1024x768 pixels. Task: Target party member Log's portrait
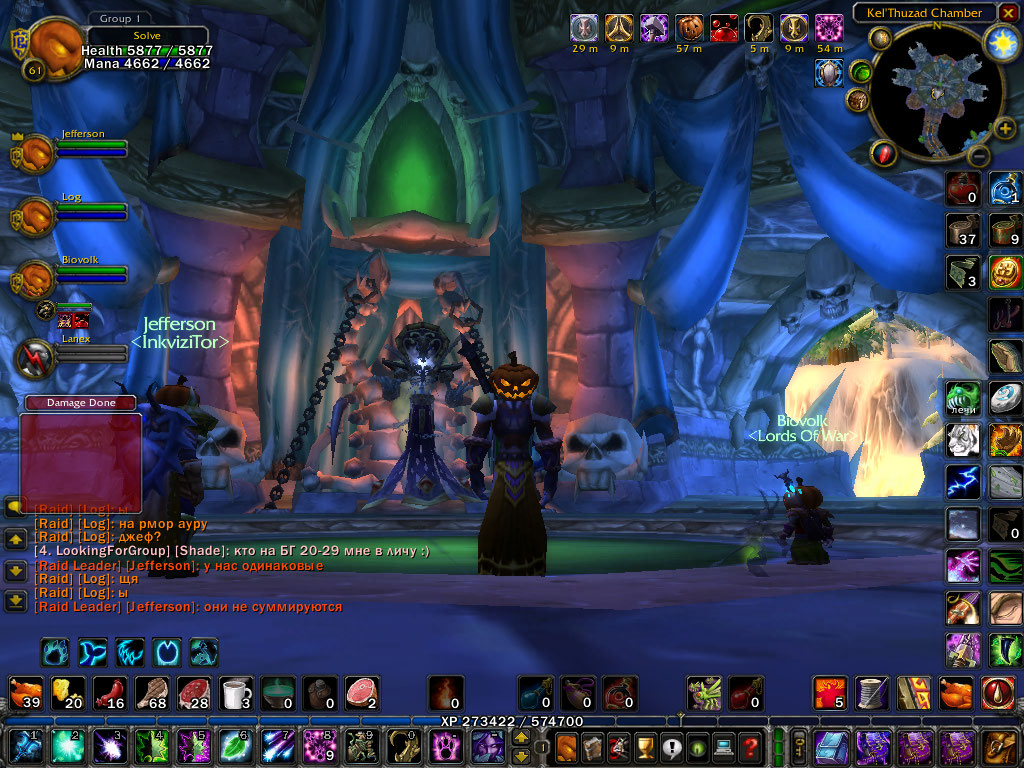pos(37,215)
